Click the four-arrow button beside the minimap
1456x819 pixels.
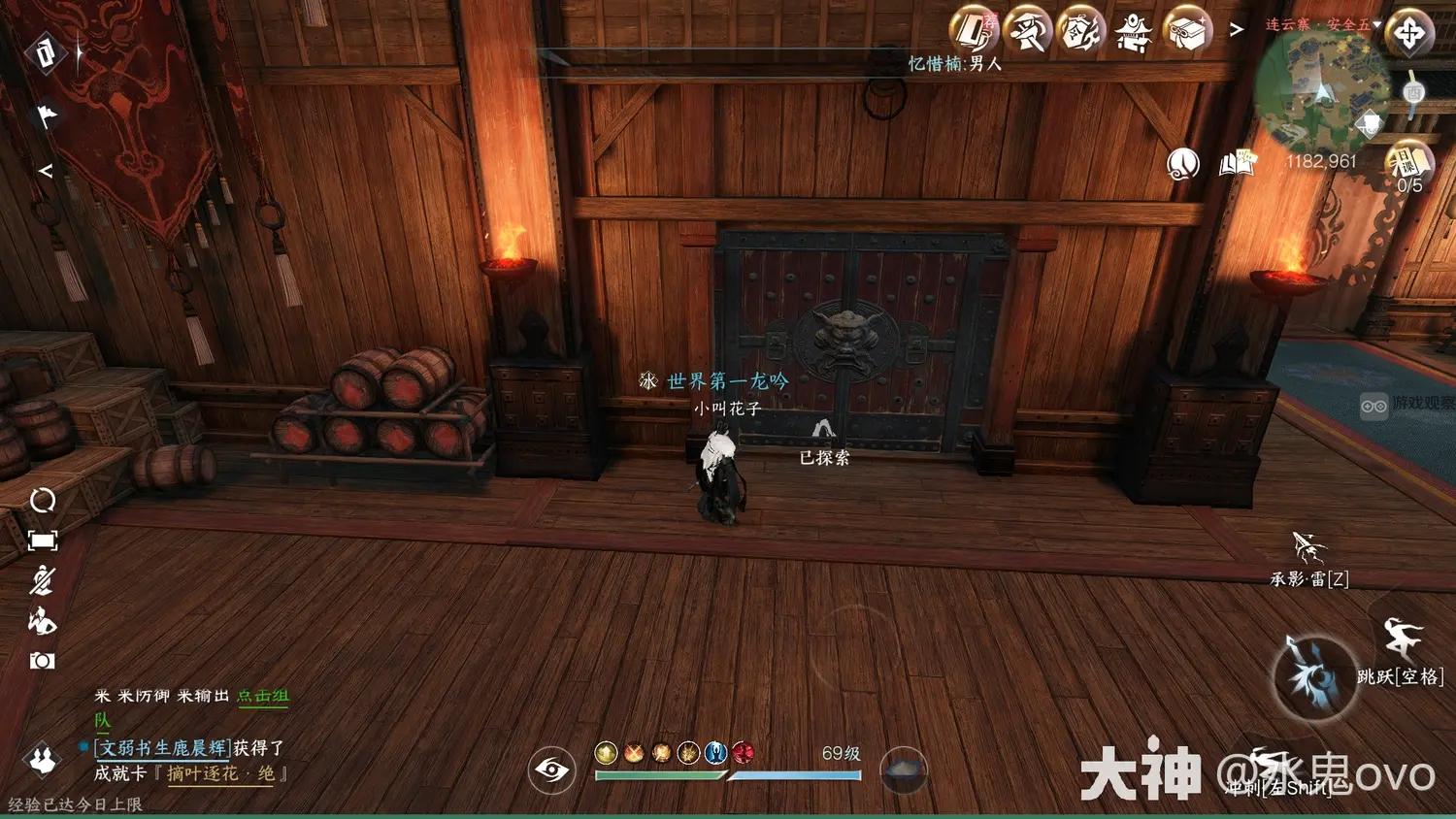pos(1409,34)
